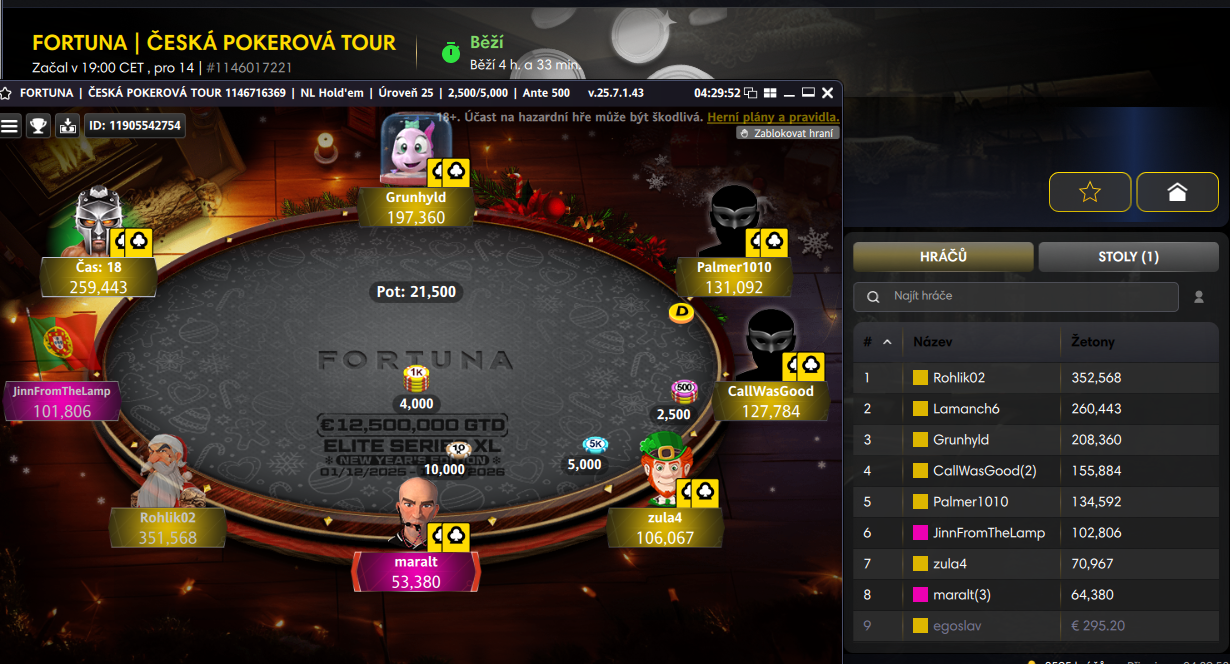
Task: Add tournament to favorites with star button
Action: (x=1090, y=192)
